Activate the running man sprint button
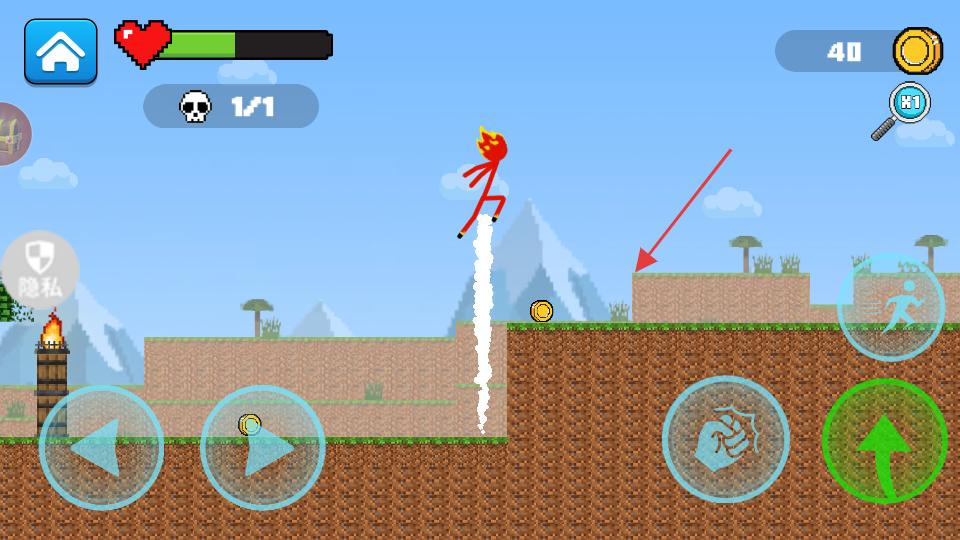The image size is (960, 540). coord(890,306)
